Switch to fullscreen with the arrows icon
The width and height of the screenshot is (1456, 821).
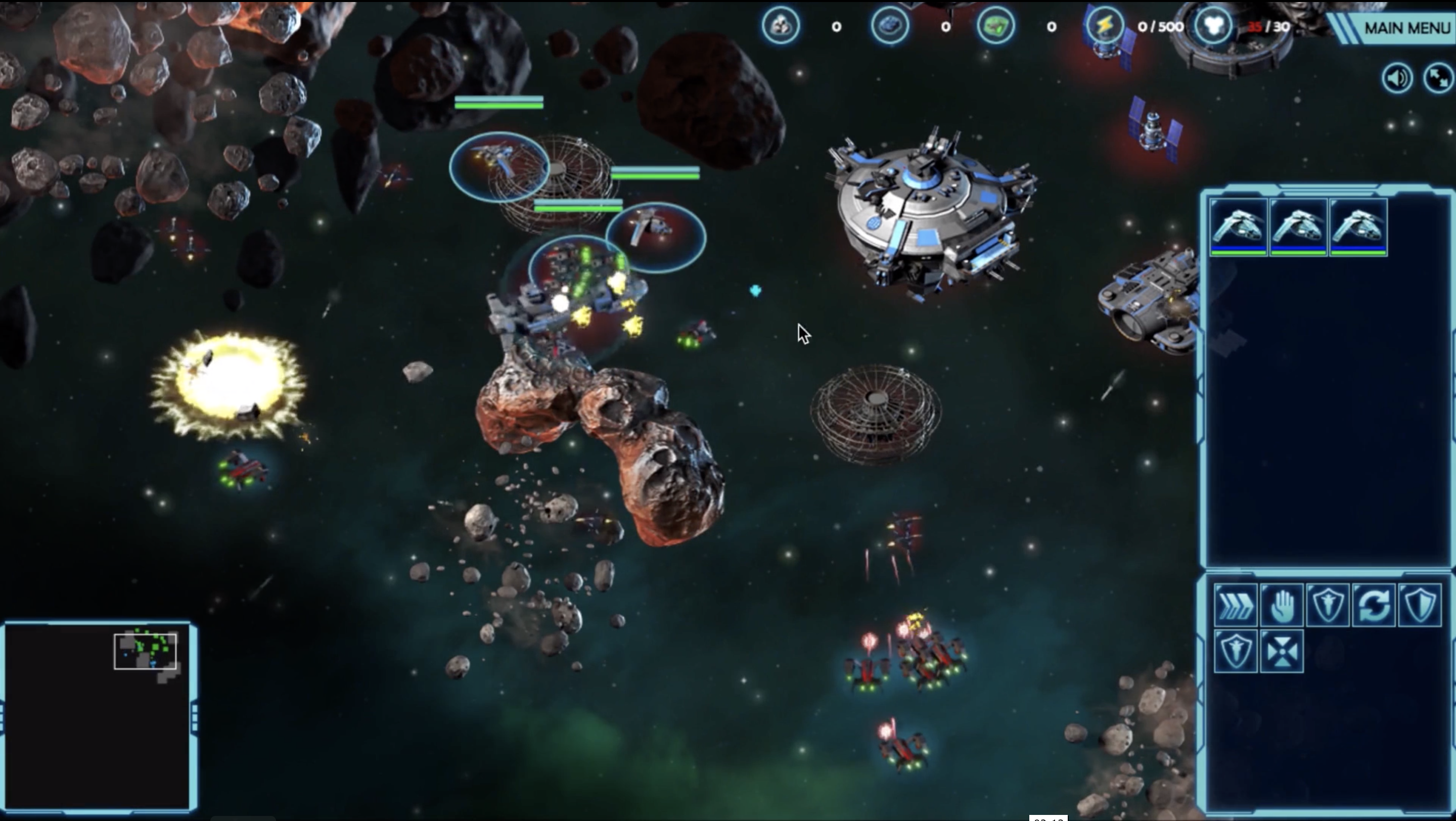point(1438,78)
